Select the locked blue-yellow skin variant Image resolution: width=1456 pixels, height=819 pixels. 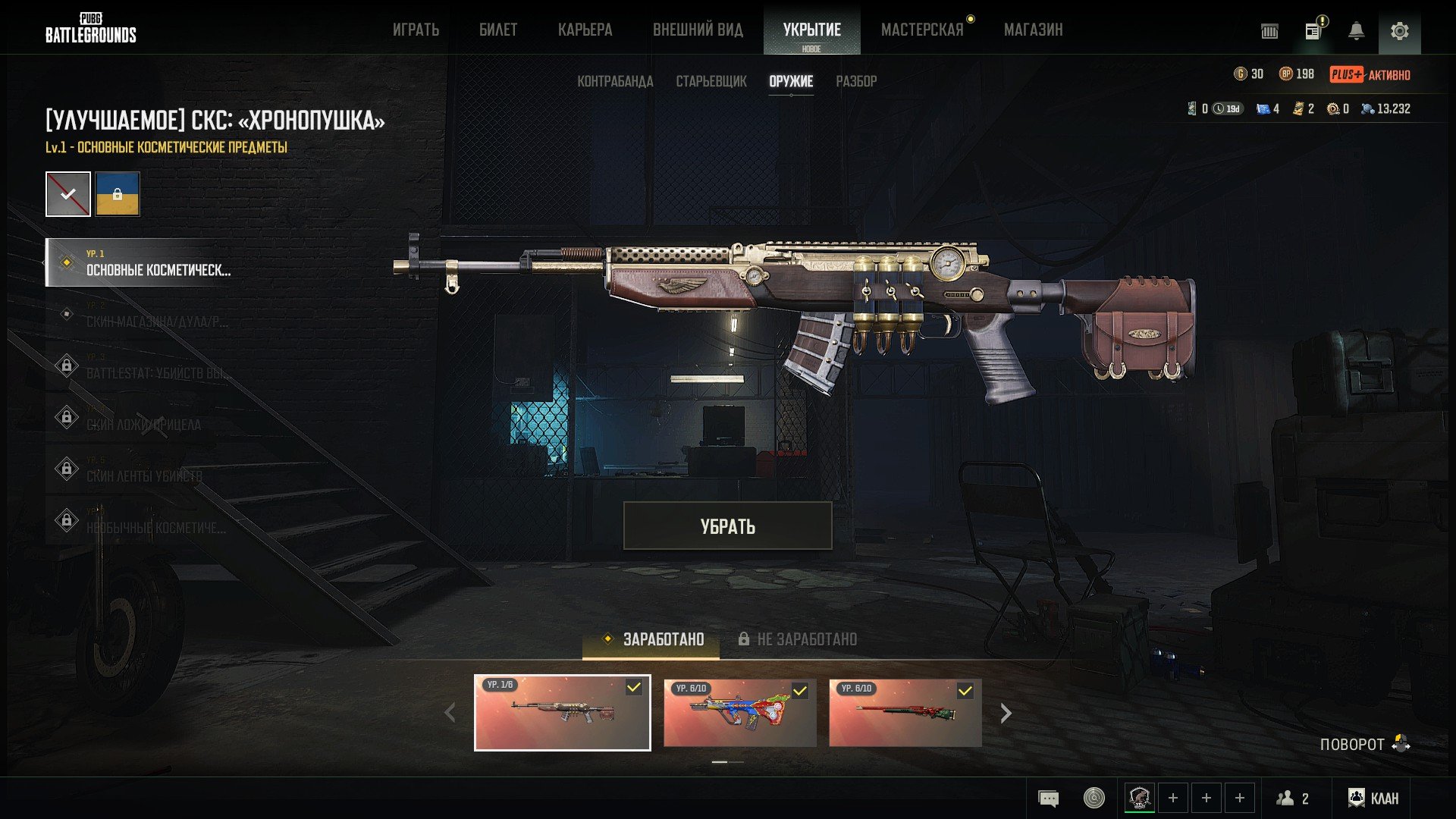pos(118,194)
